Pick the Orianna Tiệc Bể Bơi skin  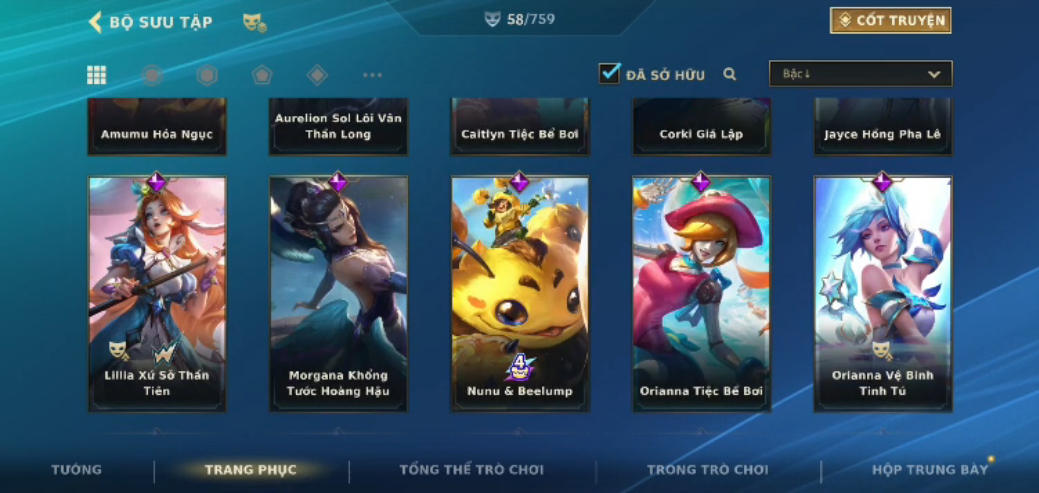click(x=701, y=293)
